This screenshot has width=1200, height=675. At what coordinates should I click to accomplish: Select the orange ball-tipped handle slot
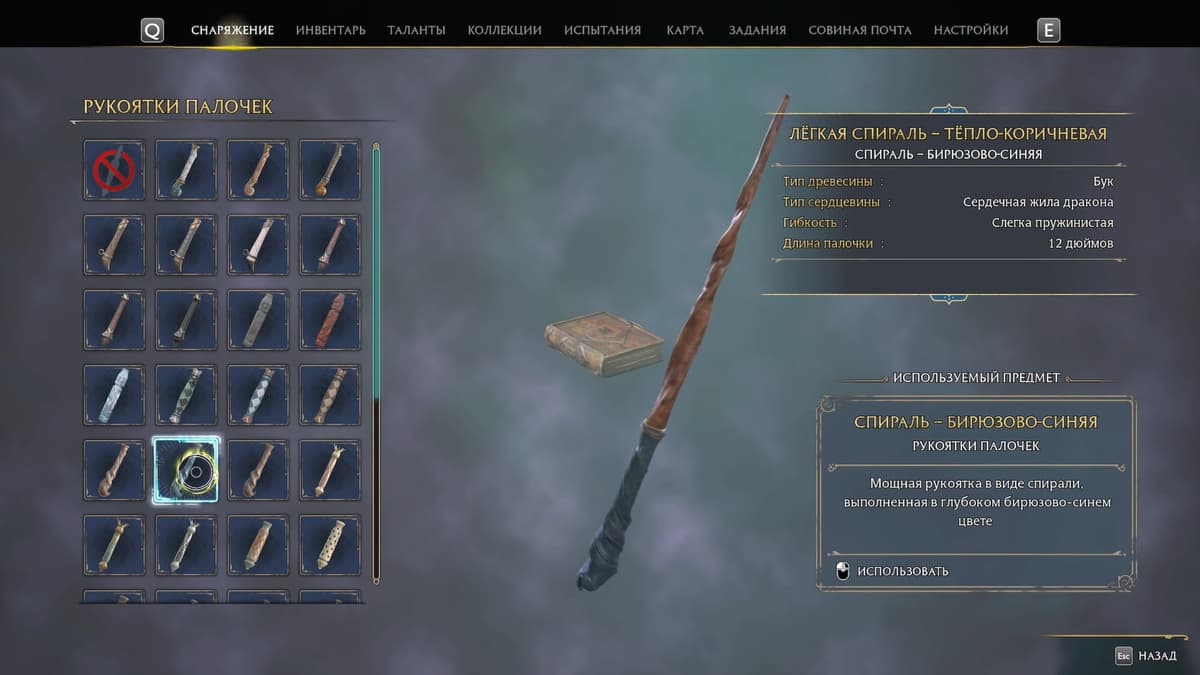[x=330, y=170]
